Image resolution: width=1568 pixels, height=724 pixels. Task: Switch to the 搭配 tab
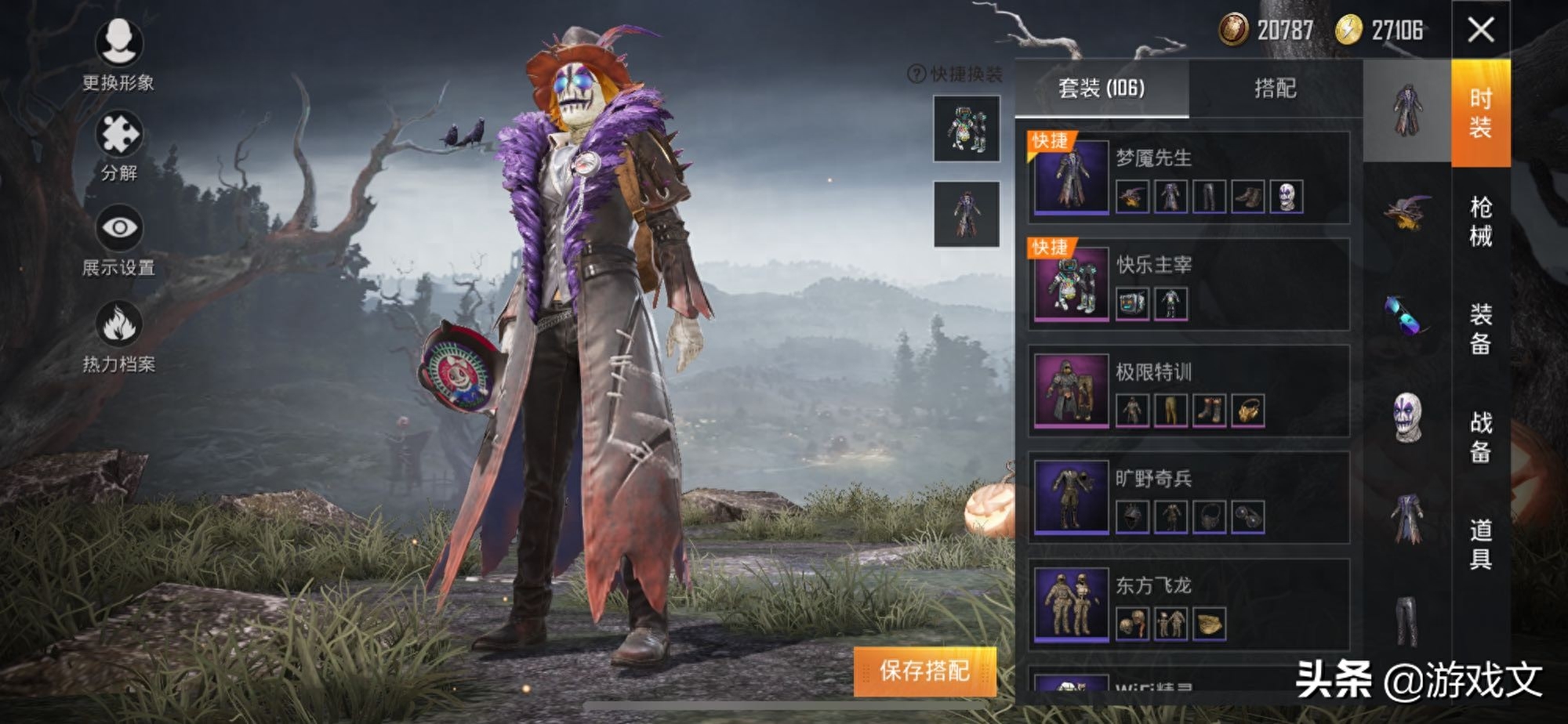[1275, 89]
